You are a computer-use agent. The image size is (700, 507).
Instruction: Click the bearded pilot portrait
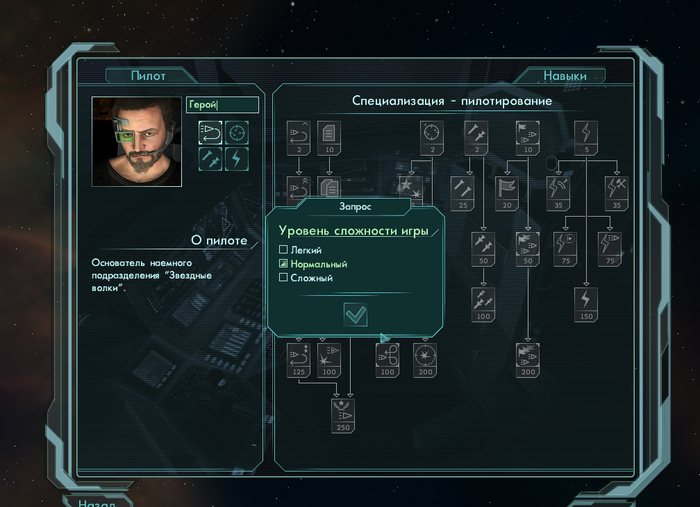click(x=137, y=141)
